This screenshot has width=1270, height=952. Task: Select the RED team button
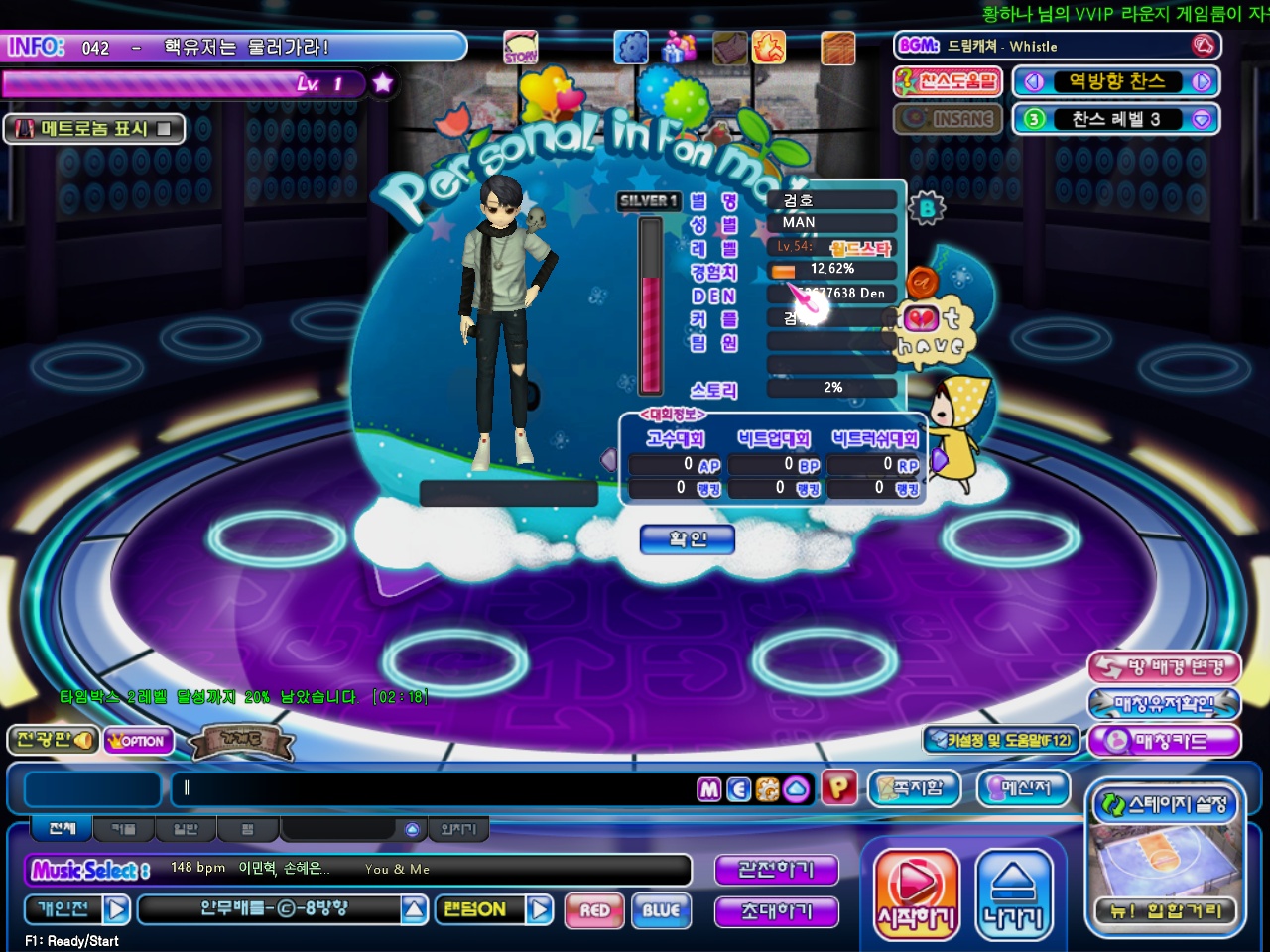click(x=594, y=910)
